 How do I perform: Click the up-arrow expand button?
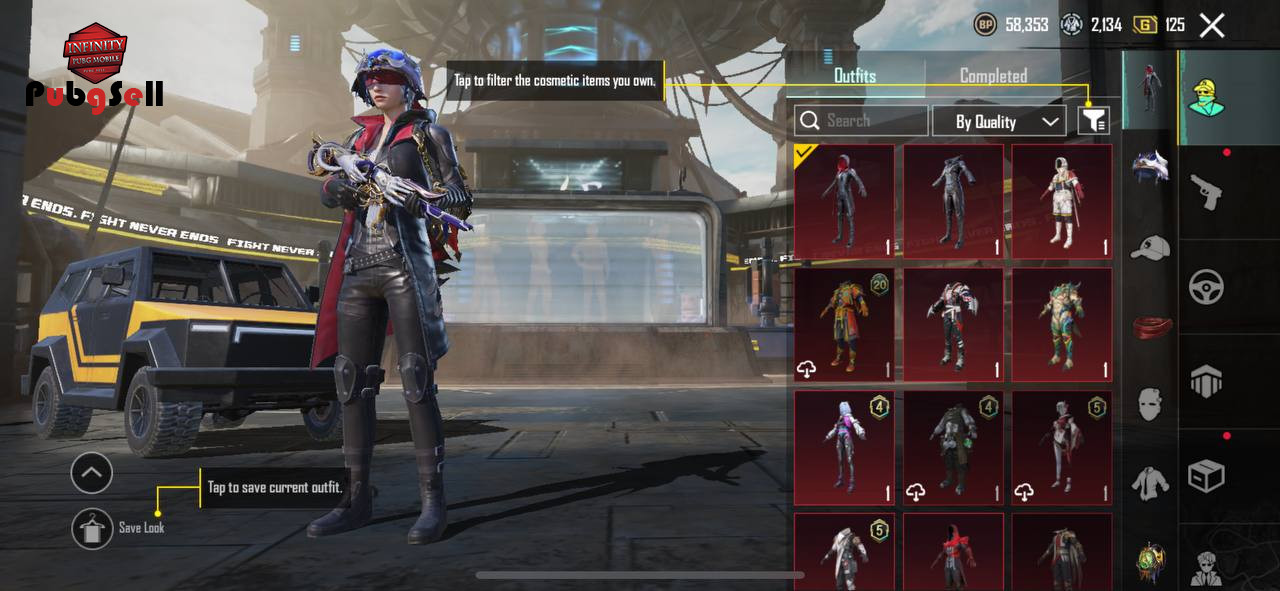[92, 473]
